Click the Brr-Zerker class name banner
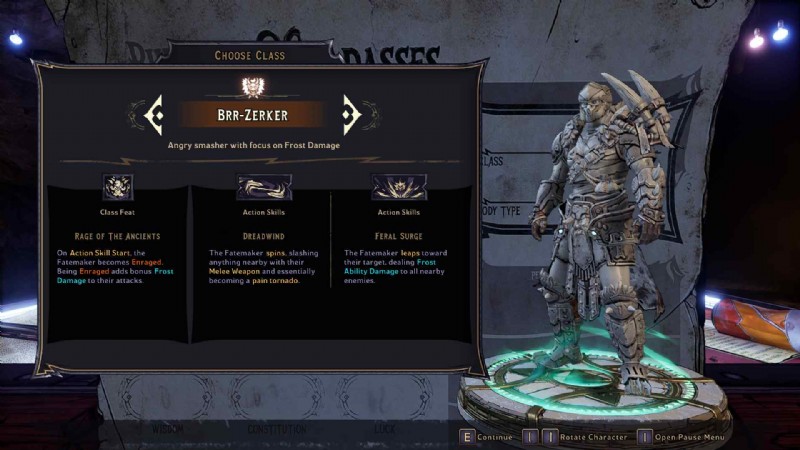Viewport: 800px width, 450px height. click(252, 115)
